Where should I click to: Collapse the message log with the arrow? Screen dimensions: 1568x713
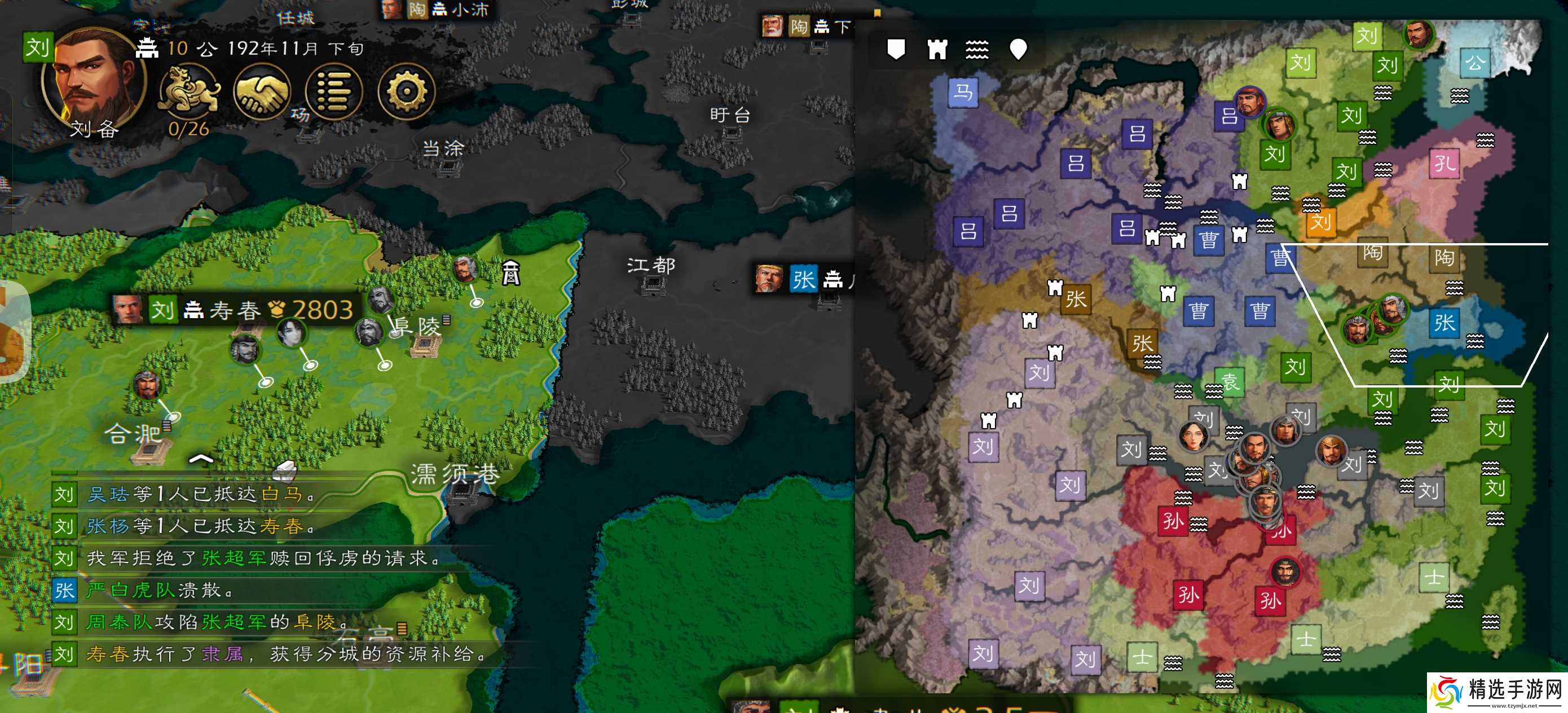[201, 459]
